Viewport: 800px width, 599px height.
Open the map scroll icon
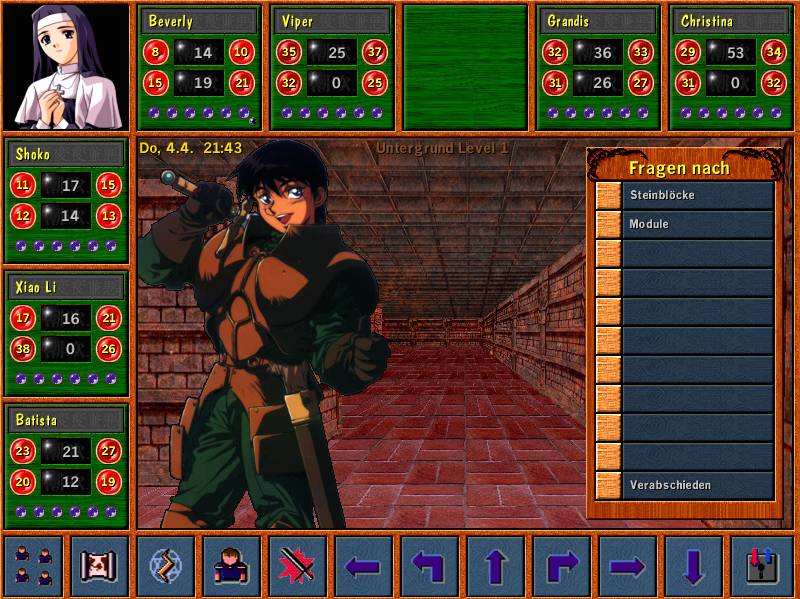coord(99,566)
